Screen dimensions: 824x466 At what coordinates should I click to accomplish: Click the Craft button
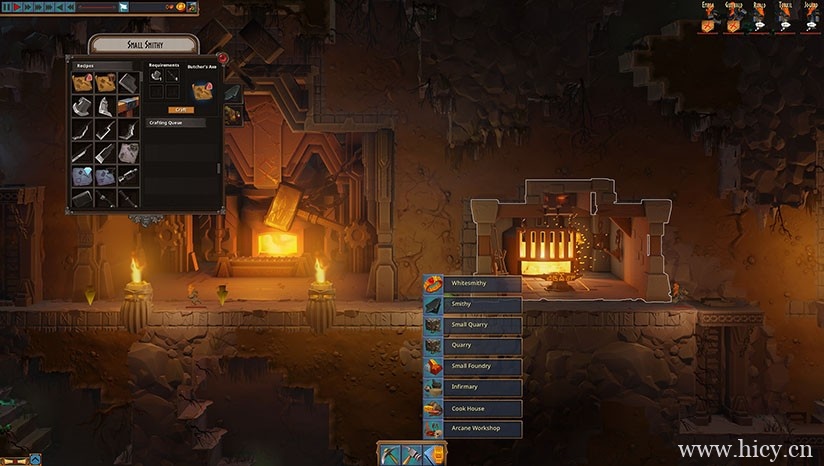coord(180,110)
